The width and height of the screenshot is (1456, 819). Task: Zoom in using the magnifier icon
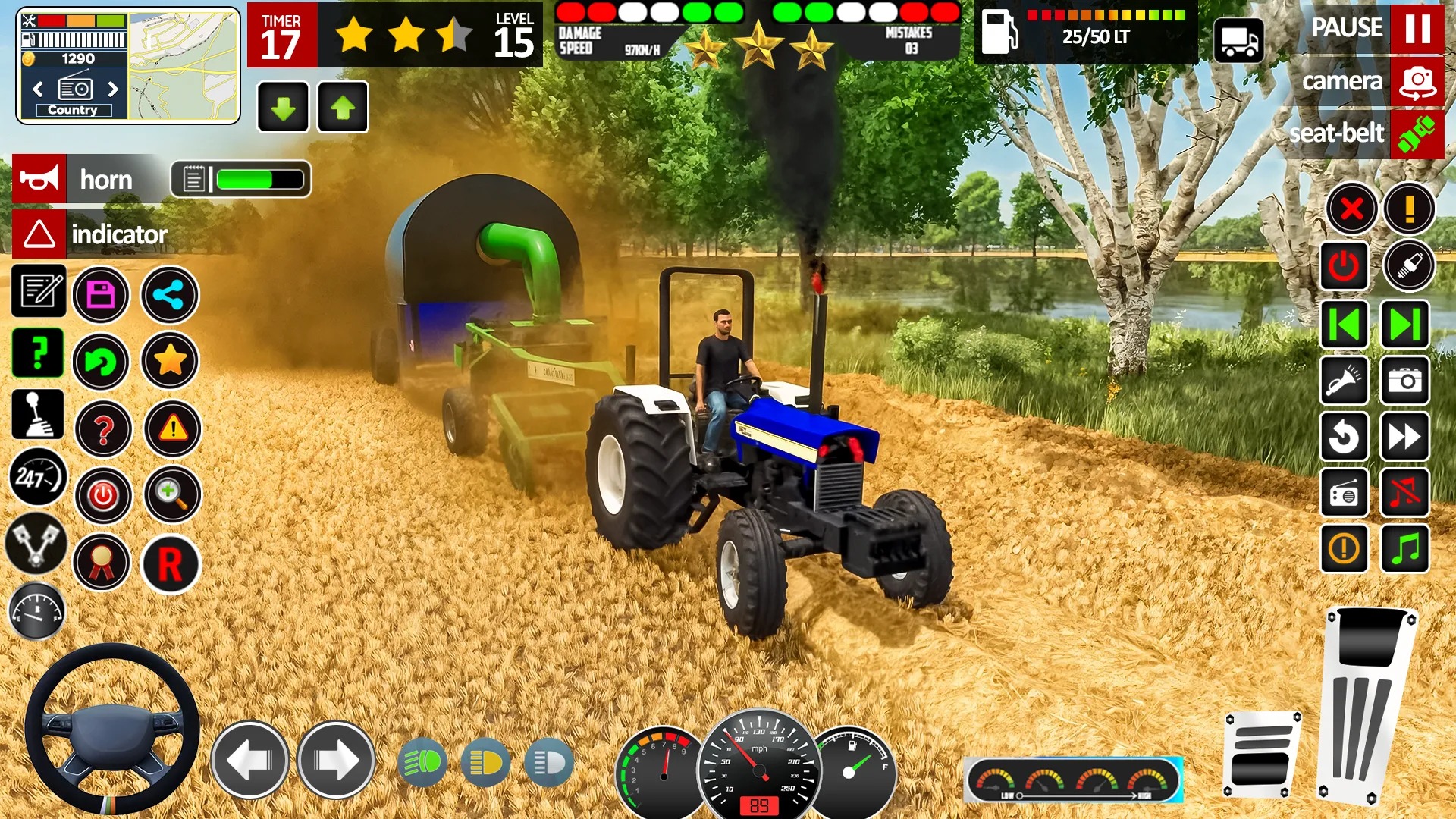tap(170, 495)
